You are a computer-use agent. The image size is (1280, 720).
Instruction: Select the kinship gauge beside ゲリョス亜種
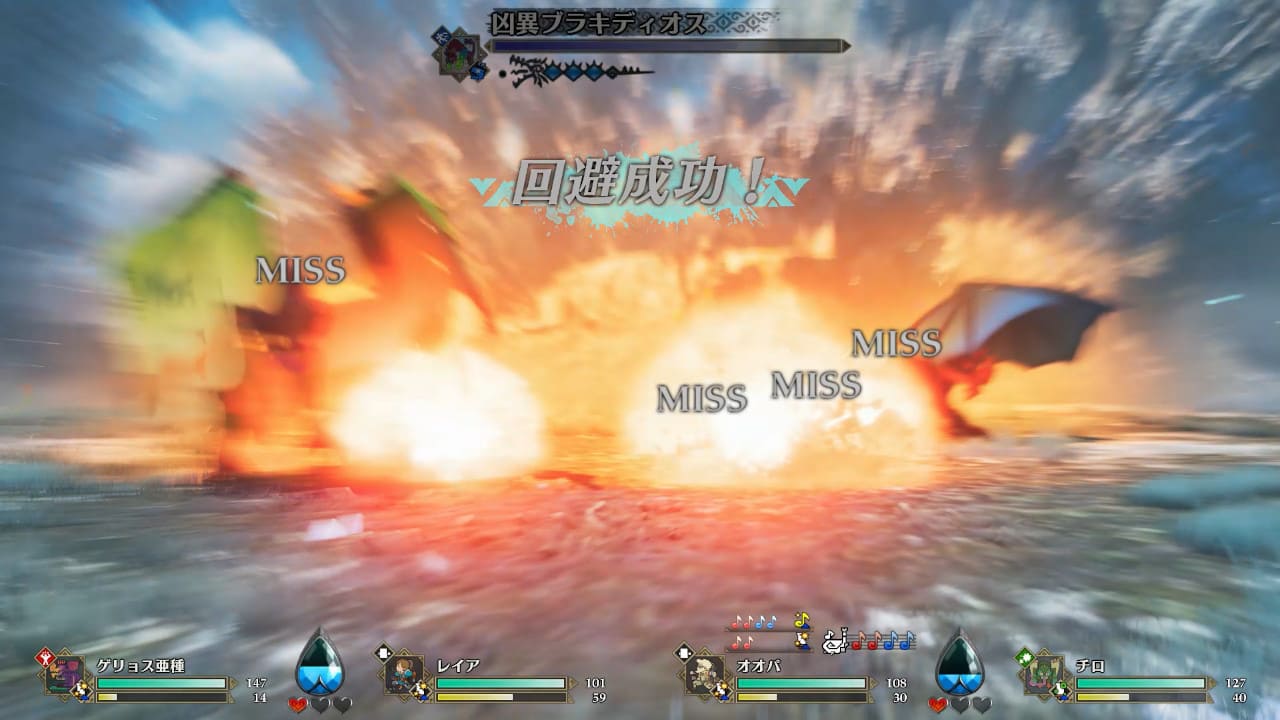[x=319, y=662]
